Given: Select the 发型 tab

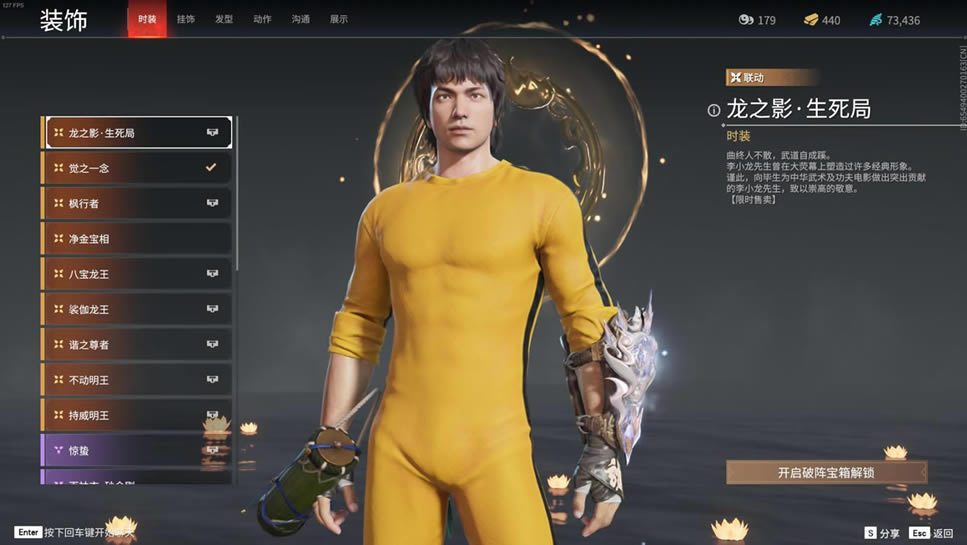Looking at the screenshot, I should [224, 19].
